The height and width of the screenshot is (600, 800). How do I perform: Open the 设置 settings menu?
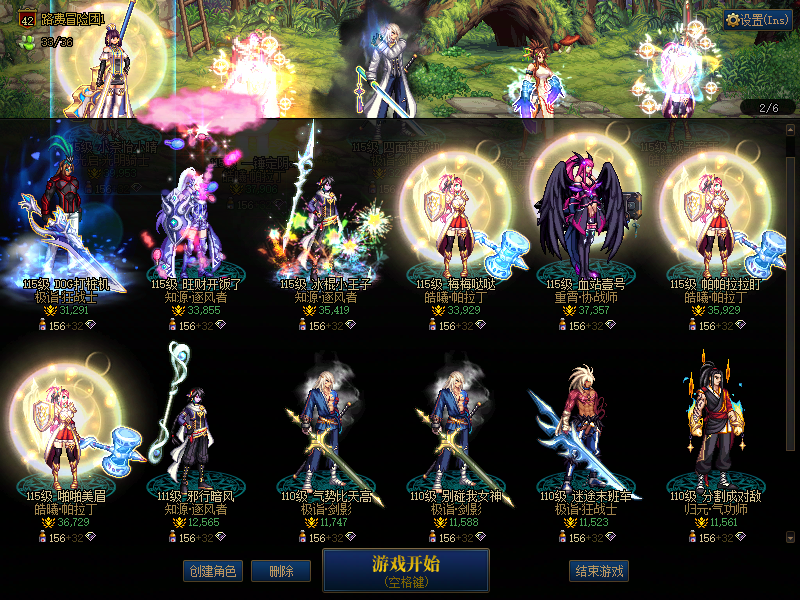[758, 20]
